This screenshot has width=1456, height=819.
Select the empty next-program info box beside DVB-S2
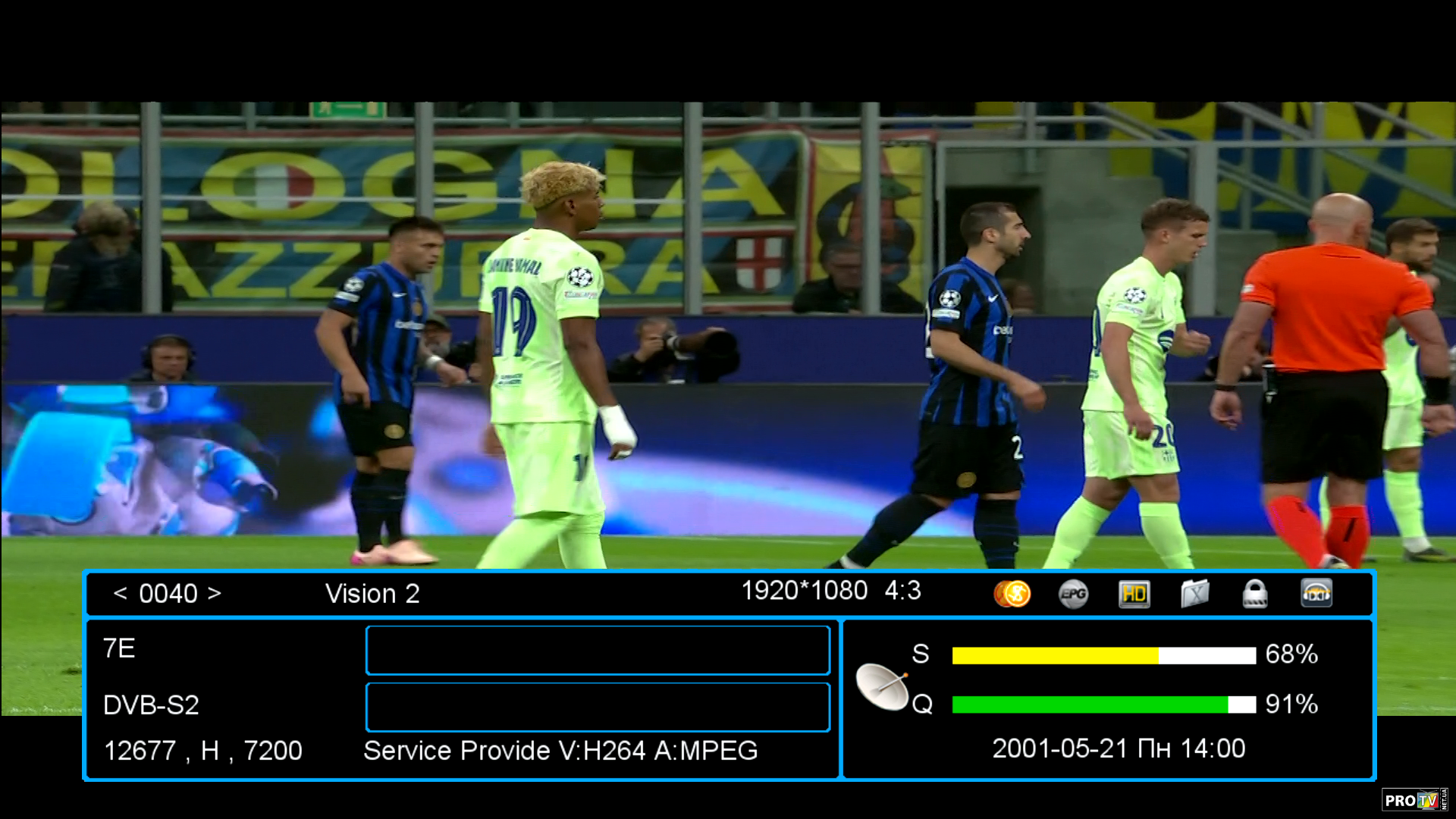point(598,707)
